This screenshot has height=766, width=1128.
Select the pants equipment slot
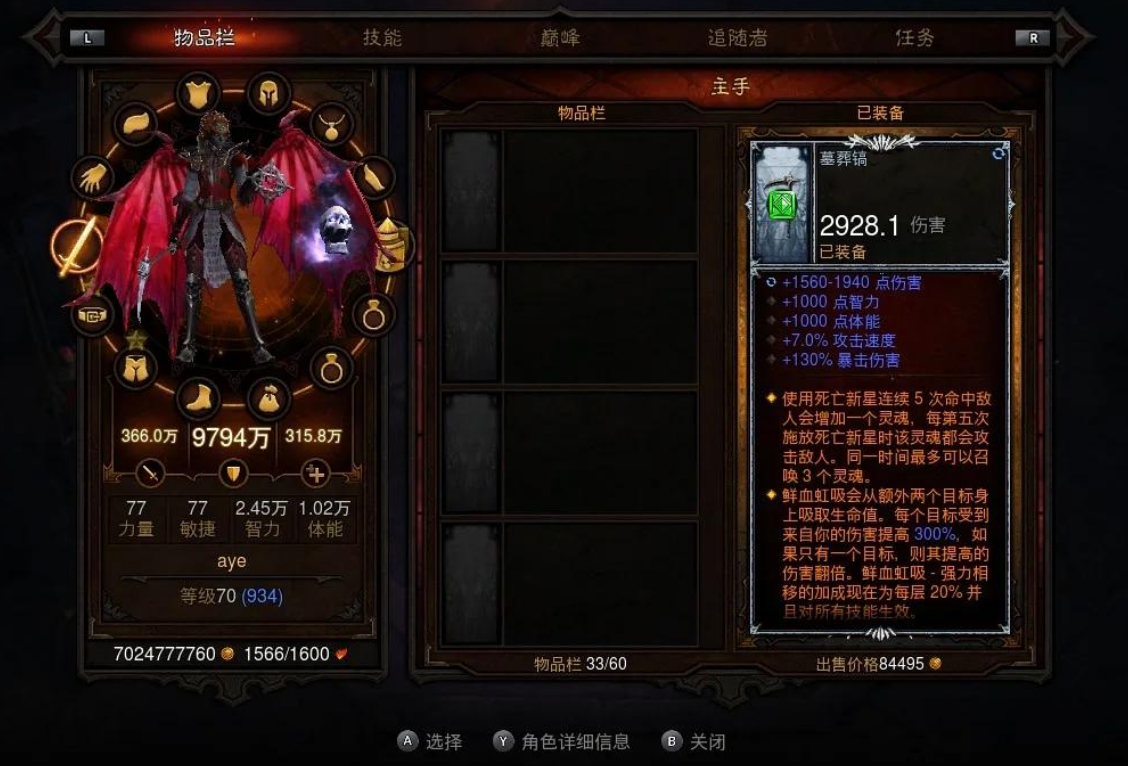[x=135, y=367]
